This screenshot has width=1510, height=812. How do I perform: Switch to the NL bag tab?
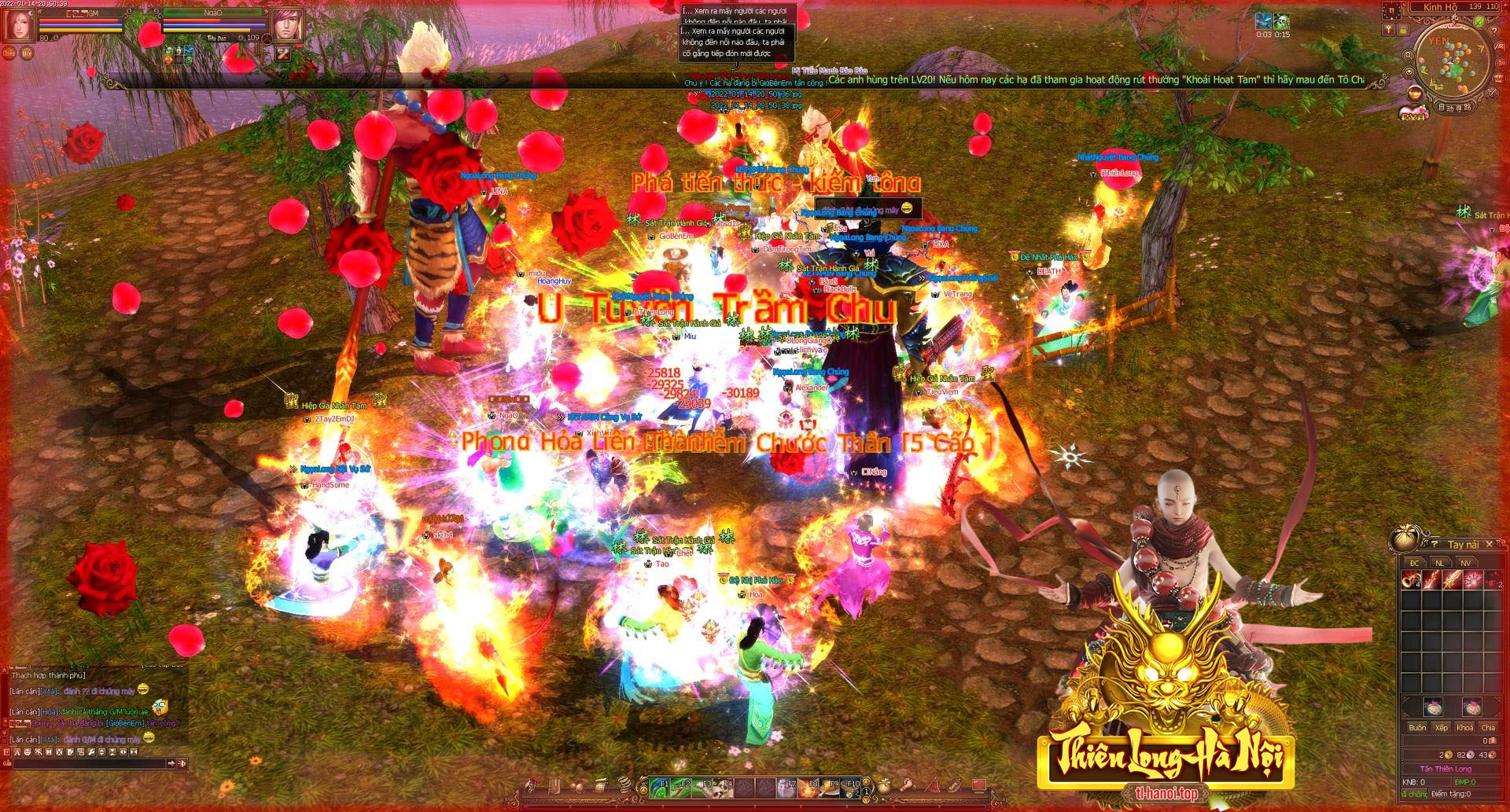[1440, 563]
